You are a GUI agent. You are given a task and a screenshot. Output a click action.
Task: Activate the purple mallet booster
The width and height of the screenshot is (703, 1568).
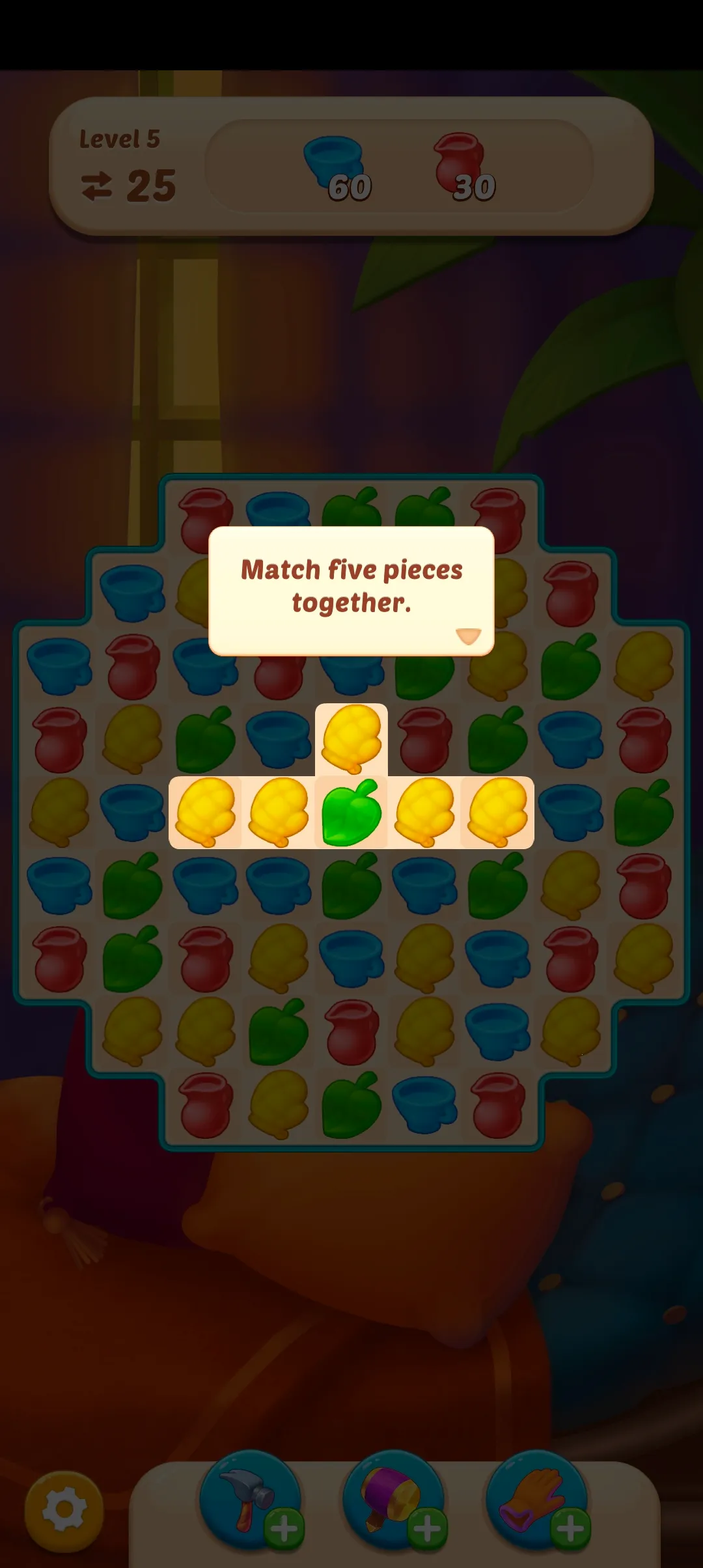tap(391, 1498)
